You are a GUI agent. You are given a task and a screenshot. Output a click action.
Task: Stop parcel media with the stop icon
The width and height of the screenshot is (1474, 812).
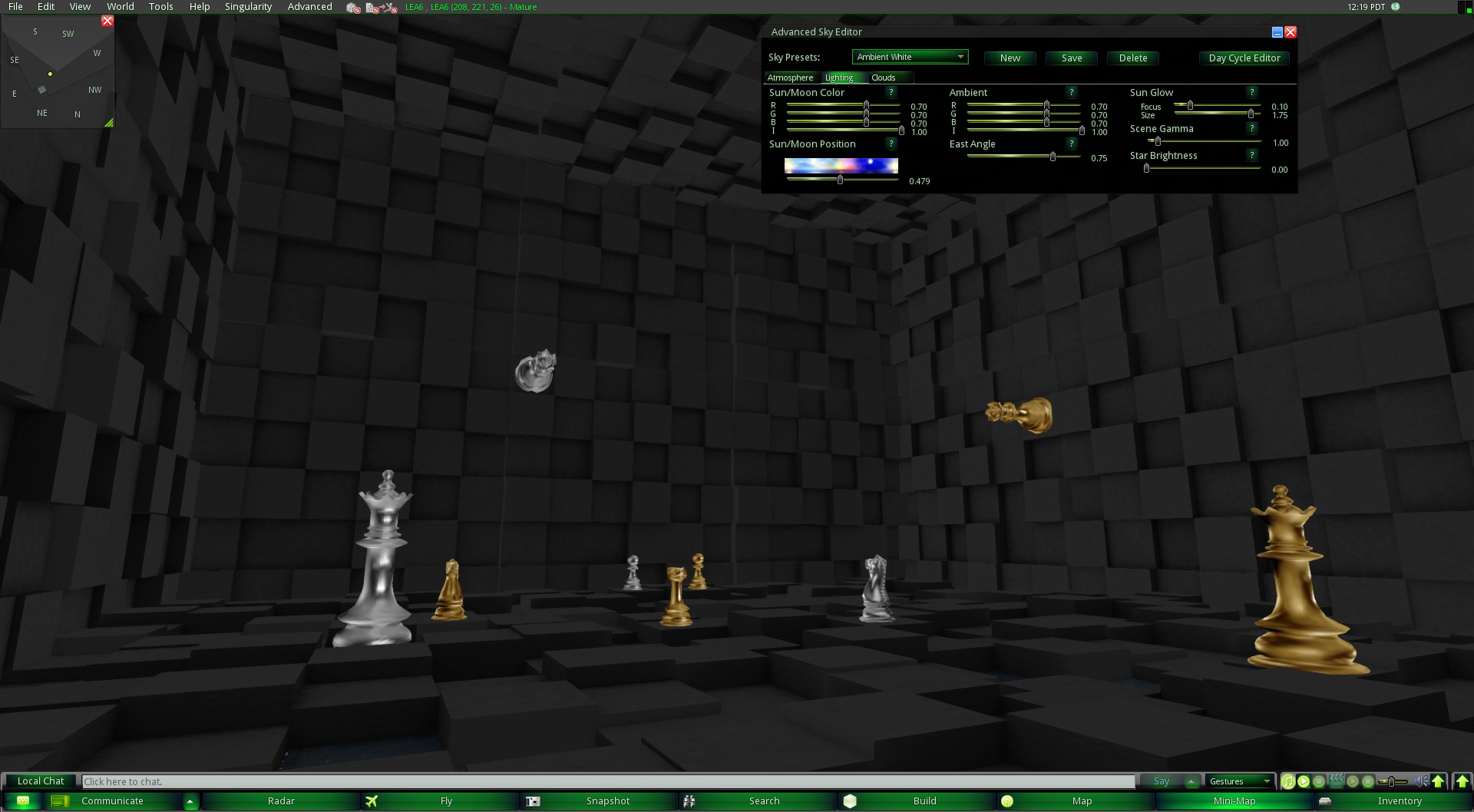point(1367,782)
